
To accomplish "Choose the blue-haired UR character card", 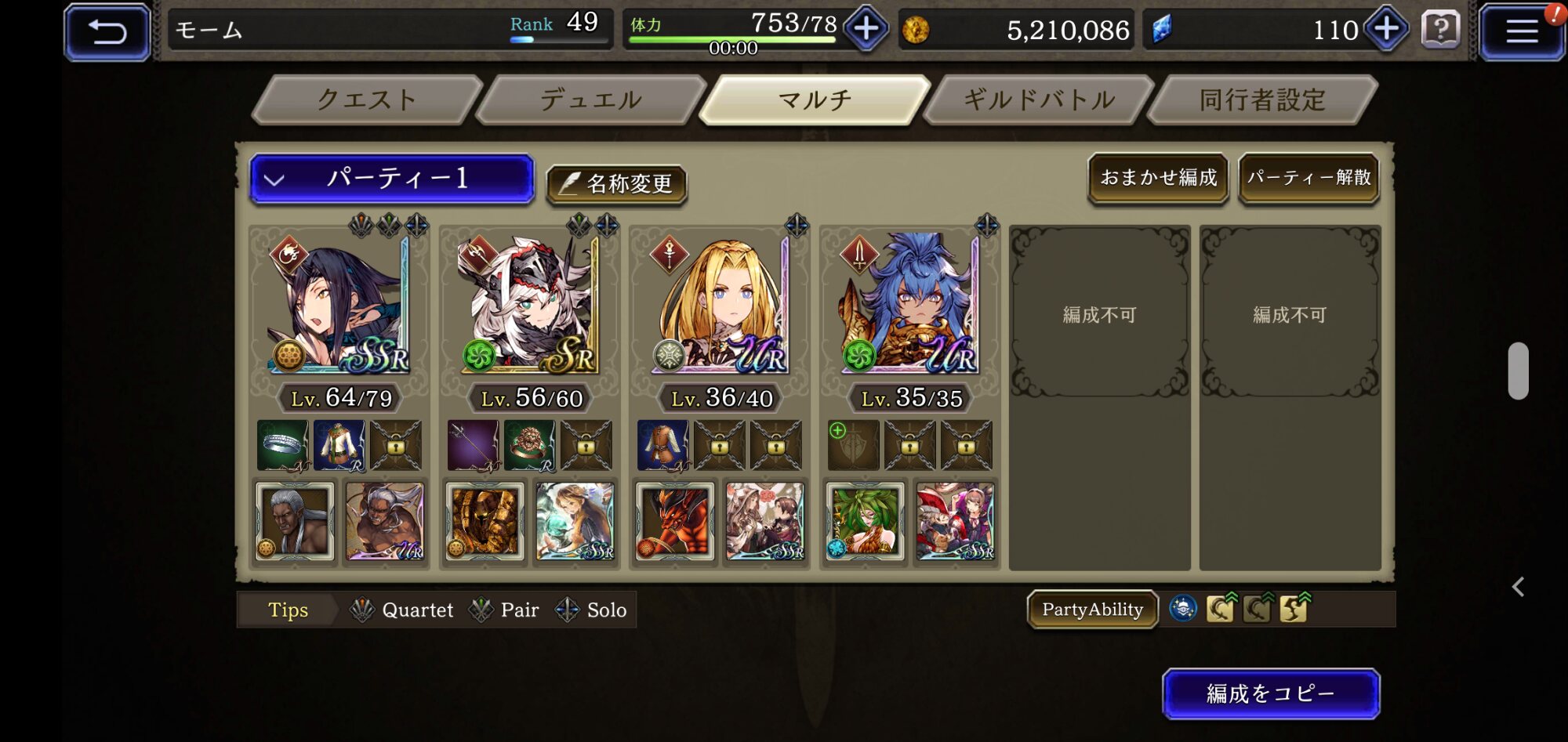I will click(x=911, y=304).
